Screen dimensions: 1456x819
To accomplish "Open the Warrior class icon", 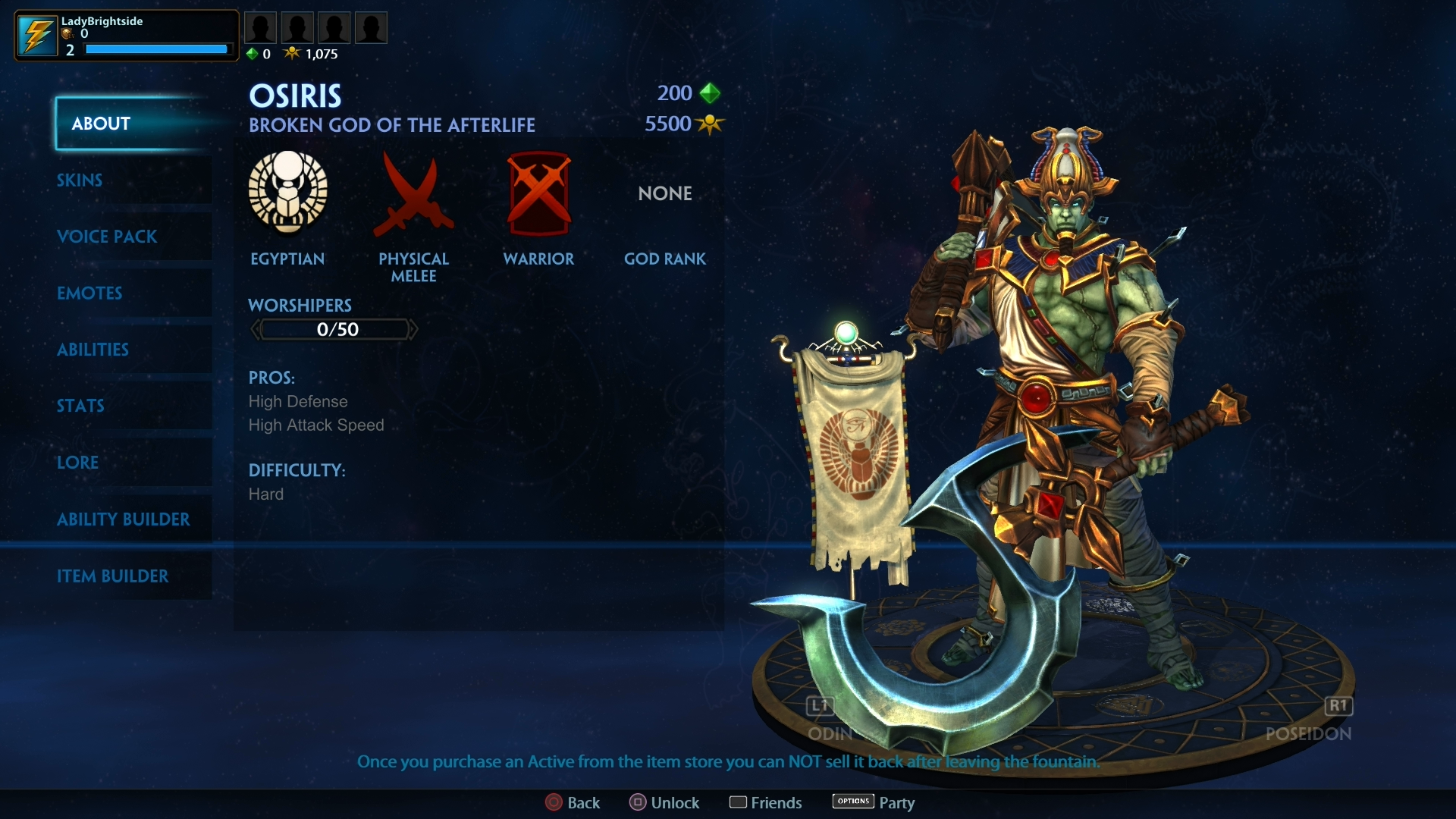I will 539,194.
